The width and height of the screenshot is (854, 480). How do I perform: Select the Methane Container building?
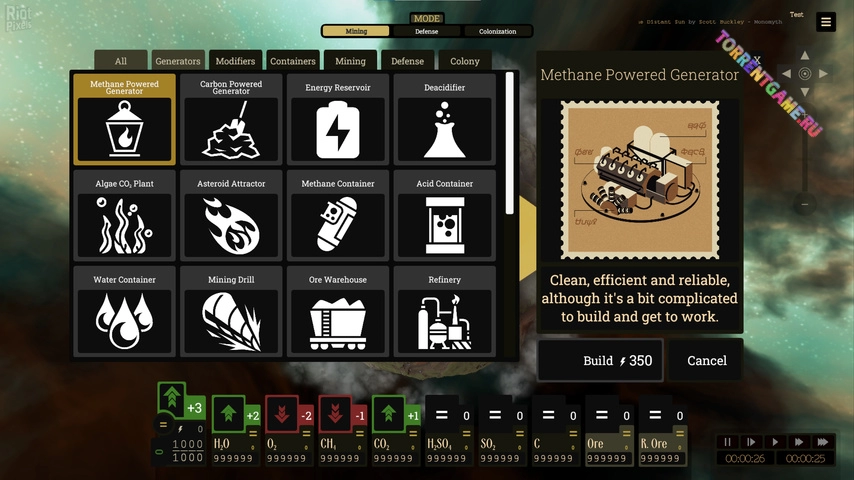[x=338, y=215]
